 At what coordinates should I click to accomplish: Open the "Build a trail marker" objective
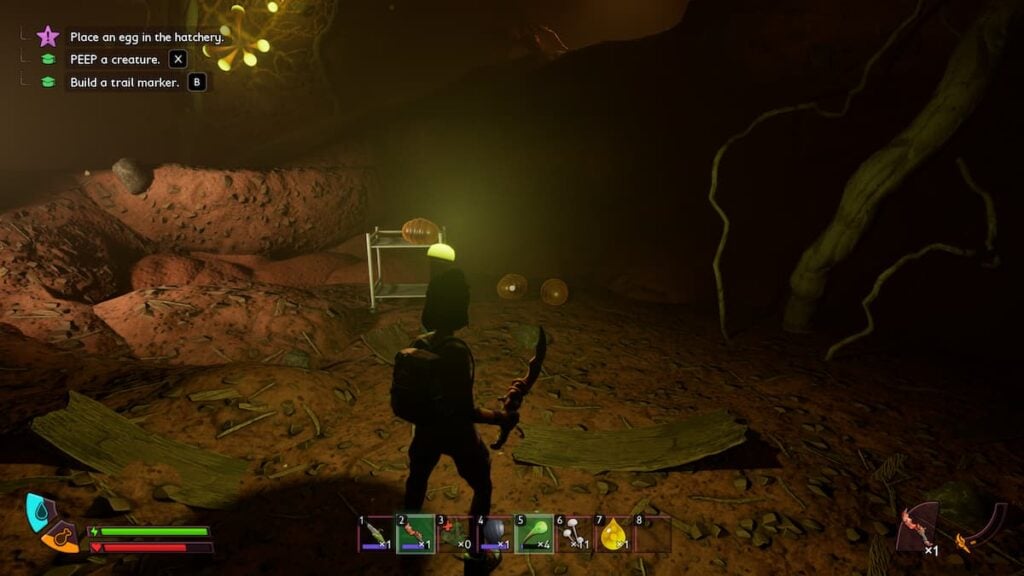pos(124,82)
